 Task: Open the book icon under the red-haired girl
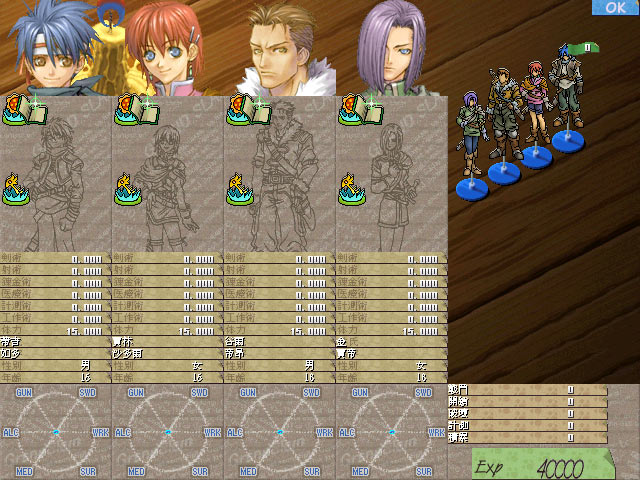130,110
